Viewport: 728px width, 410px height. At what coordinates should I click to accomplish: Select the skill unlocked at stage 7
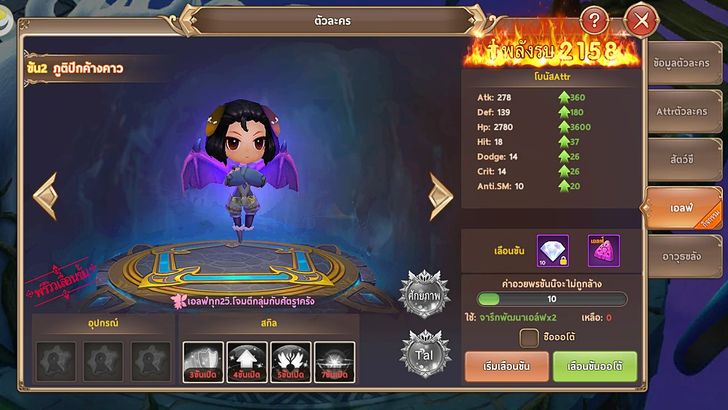tap(333, 360)
